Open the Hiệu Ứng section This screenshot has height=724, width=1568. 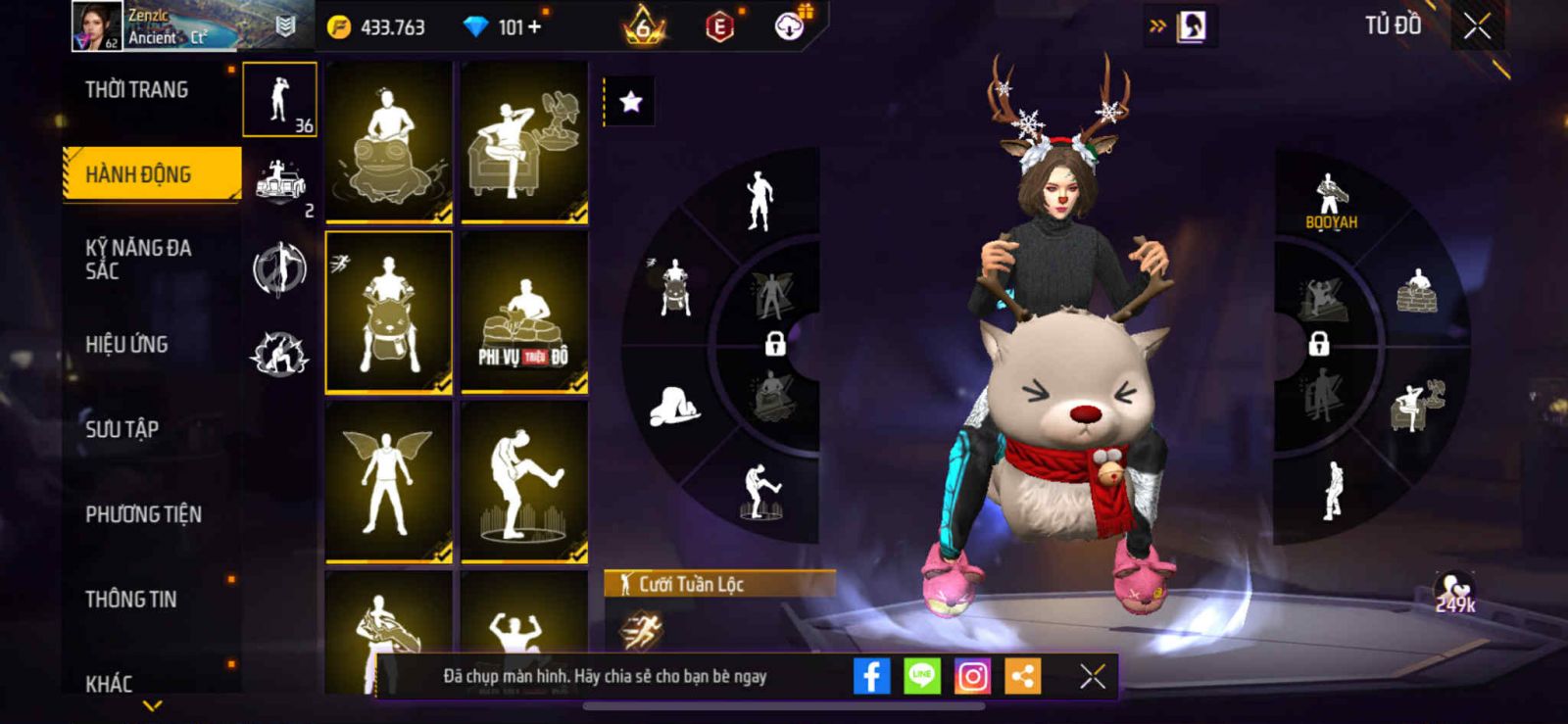pos(126,345)
